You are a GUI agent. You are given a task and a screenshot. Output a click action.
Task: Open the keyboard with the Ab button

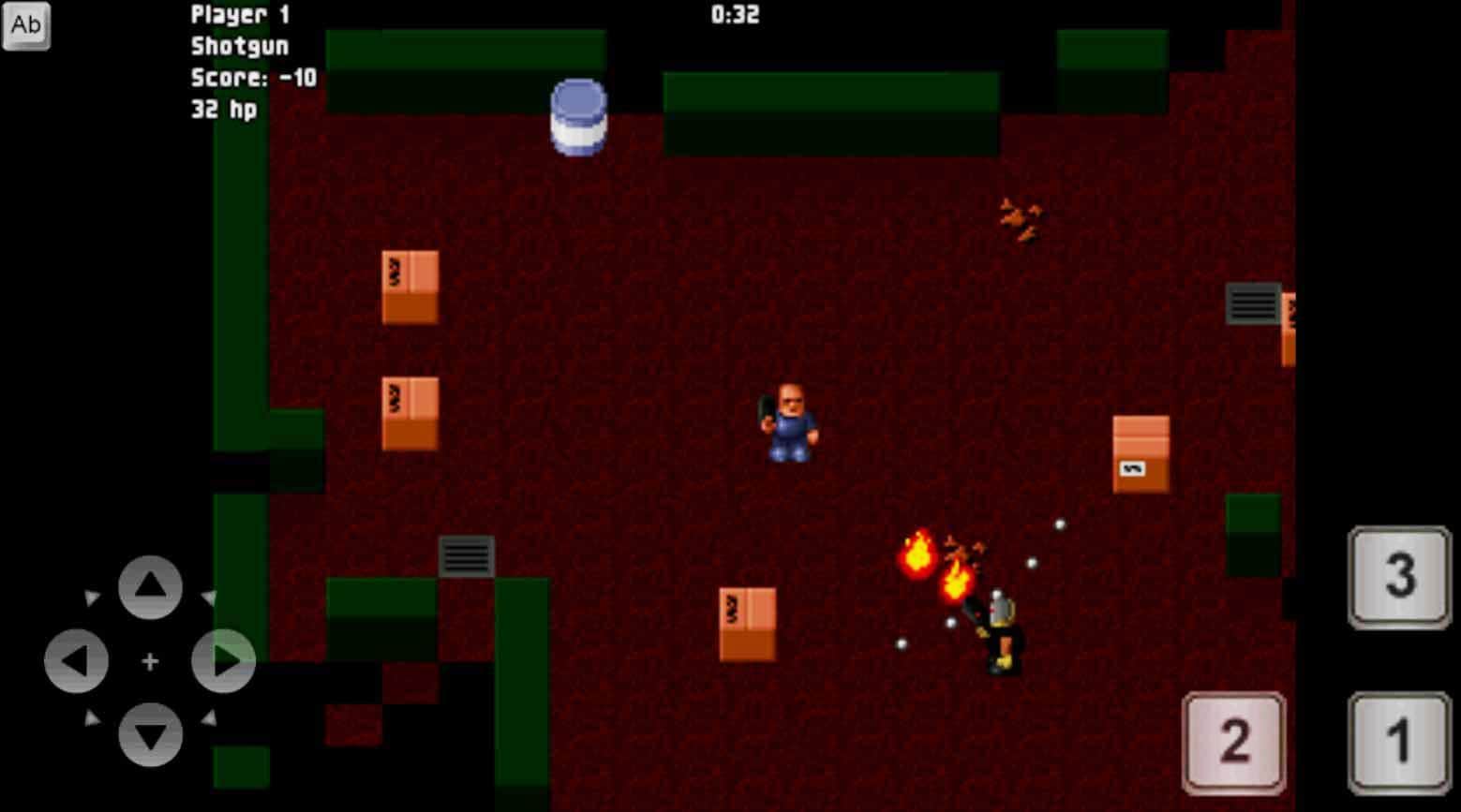pos(25,25)
